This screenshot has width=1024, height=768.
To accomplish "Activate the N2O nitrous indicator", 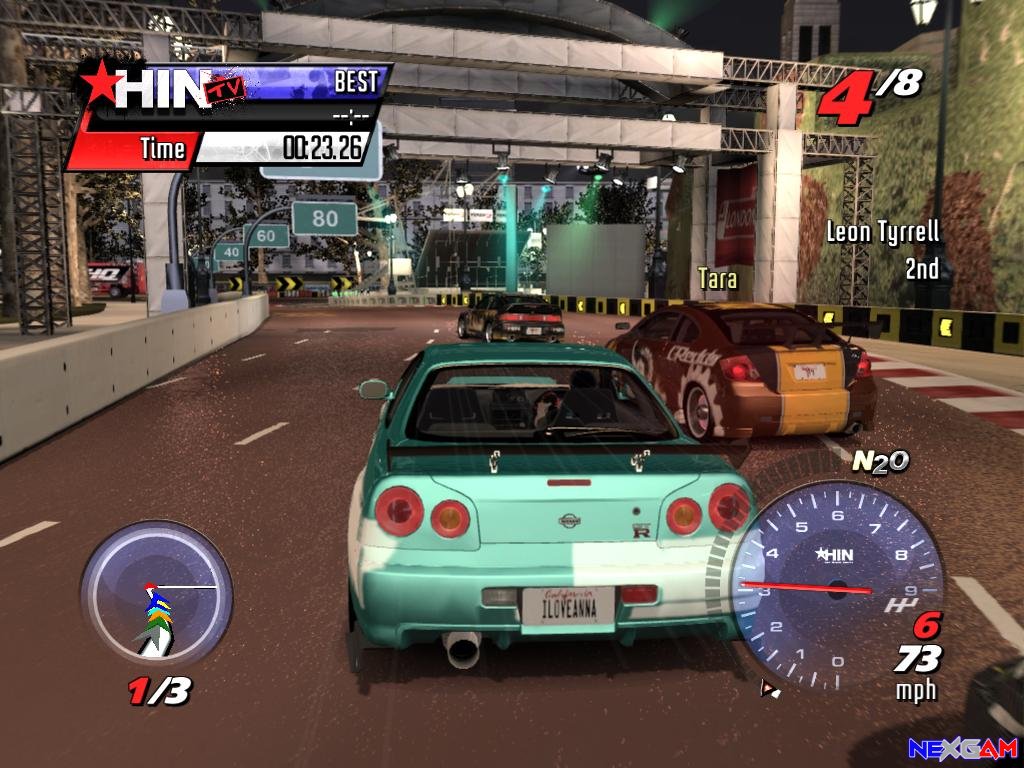I will [880, 460].
